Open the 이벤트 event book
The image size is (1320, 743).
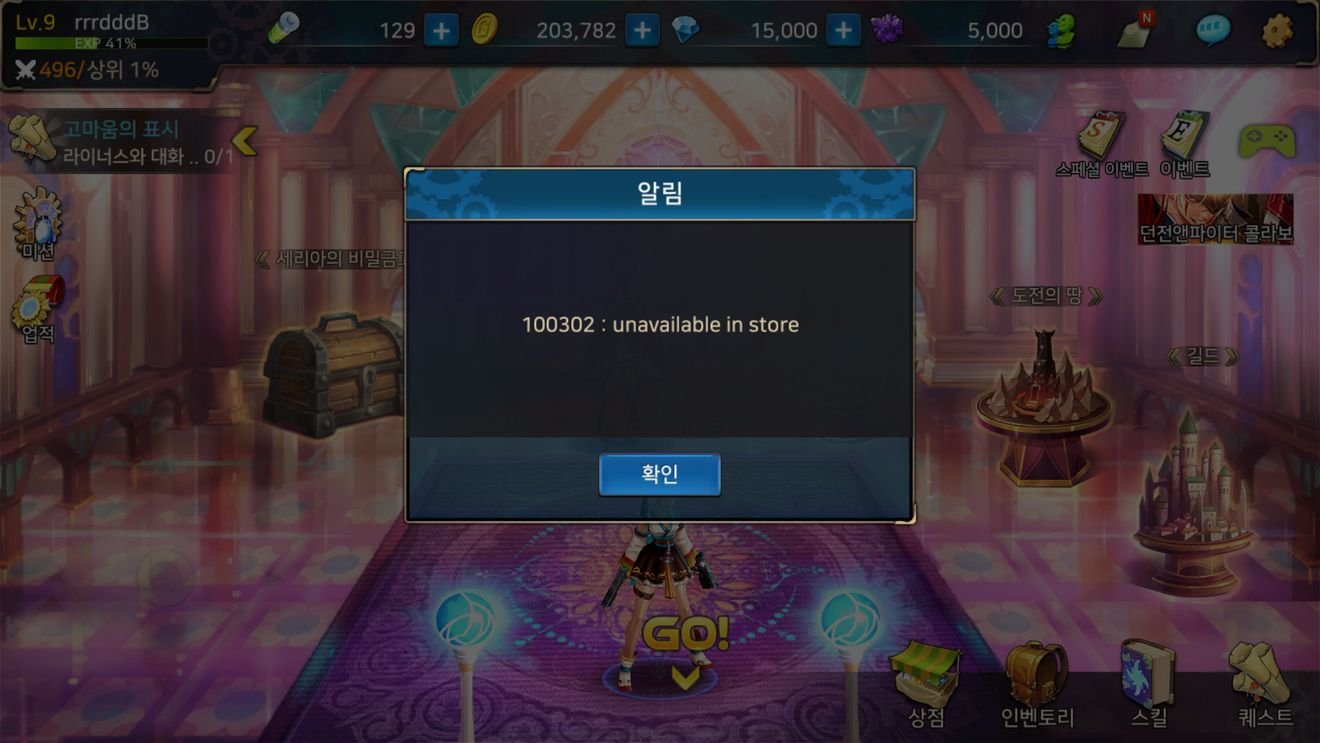click(x=1185, y=143)
